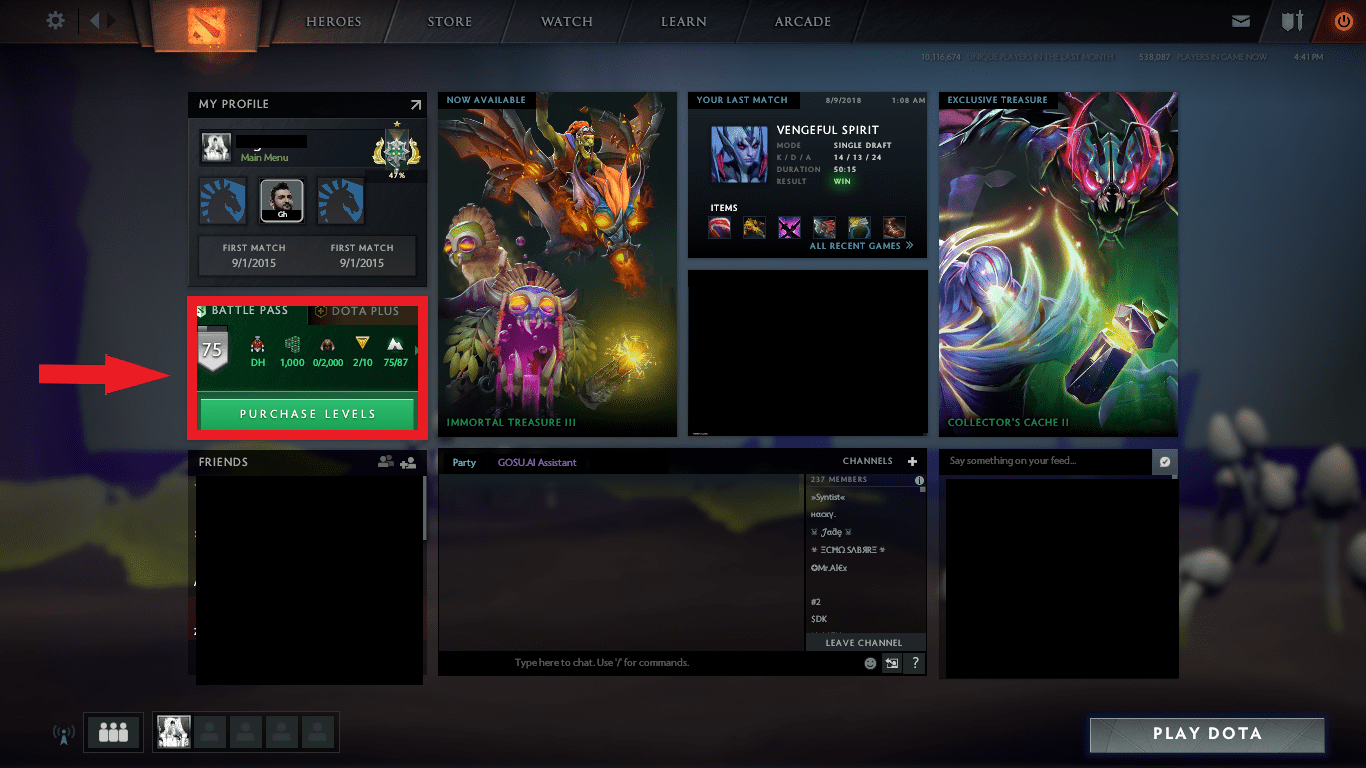Screen dimensions: 1366x768
Task: Click the red power quit button
Action: (x=1343, y=21)
